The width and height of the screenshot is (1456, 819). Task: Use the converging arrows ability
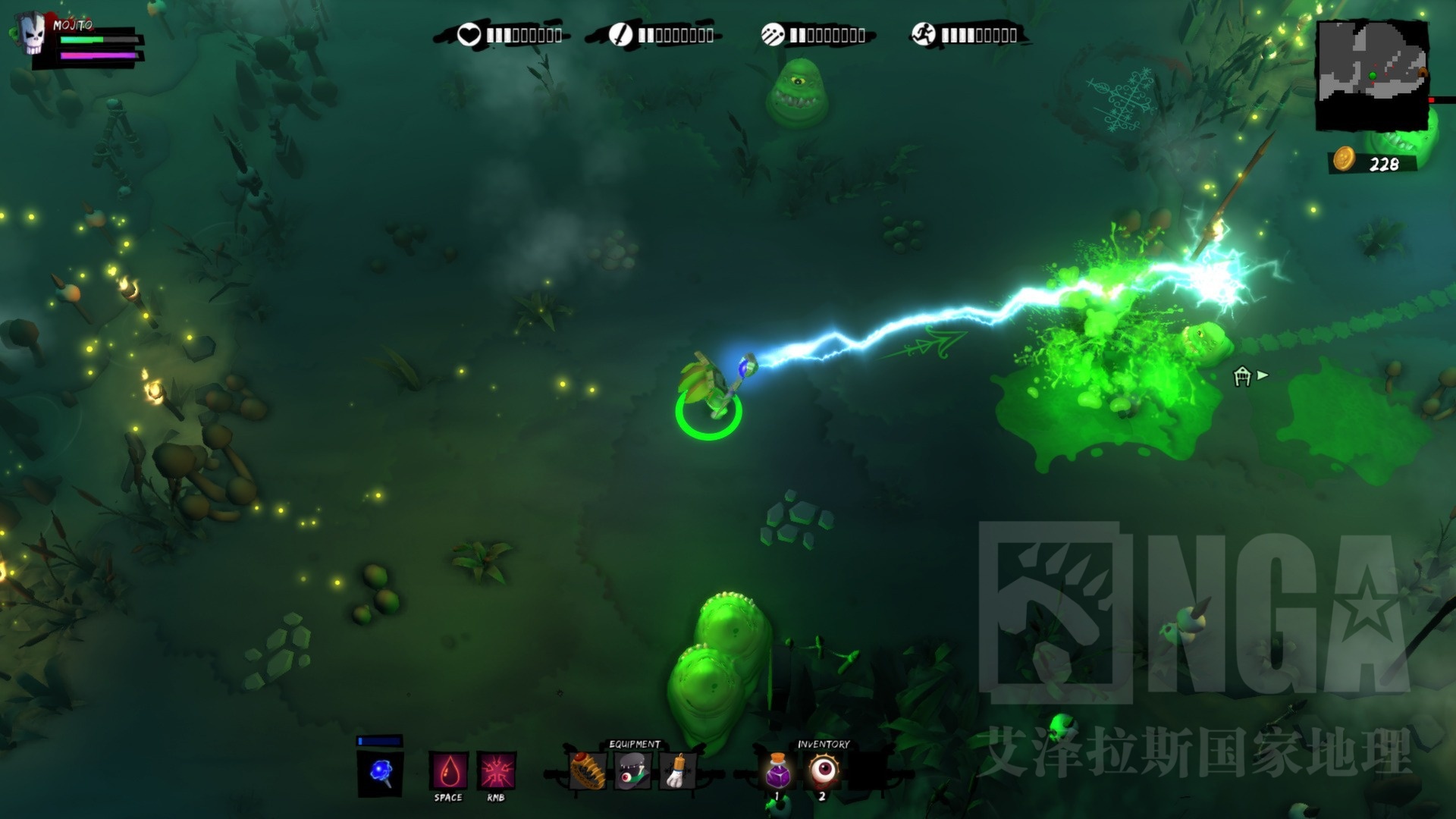[x=497, y=771]
